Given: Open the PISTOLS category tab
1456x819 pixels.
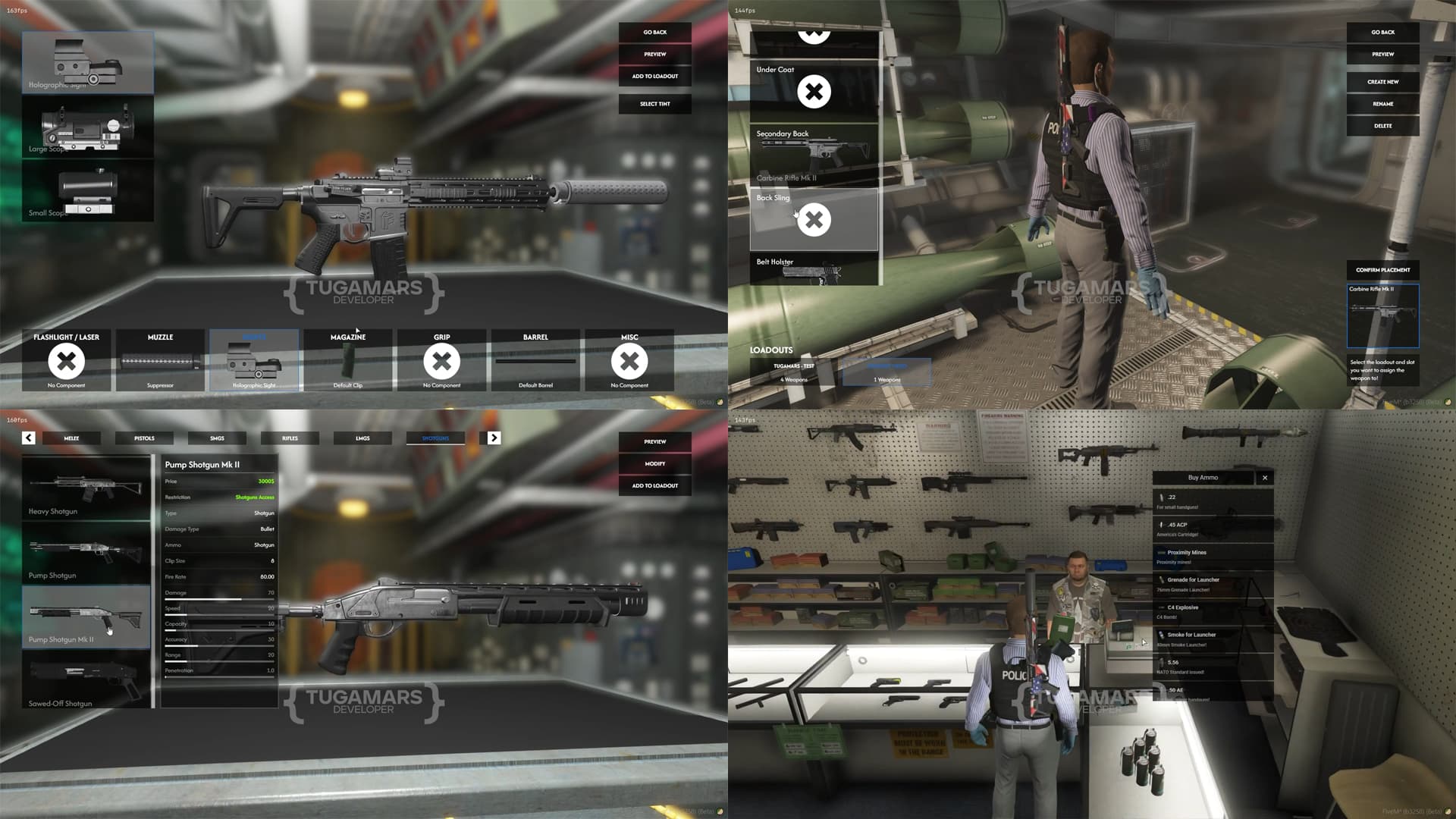Looking at the screenshot, I should (144, 438).
